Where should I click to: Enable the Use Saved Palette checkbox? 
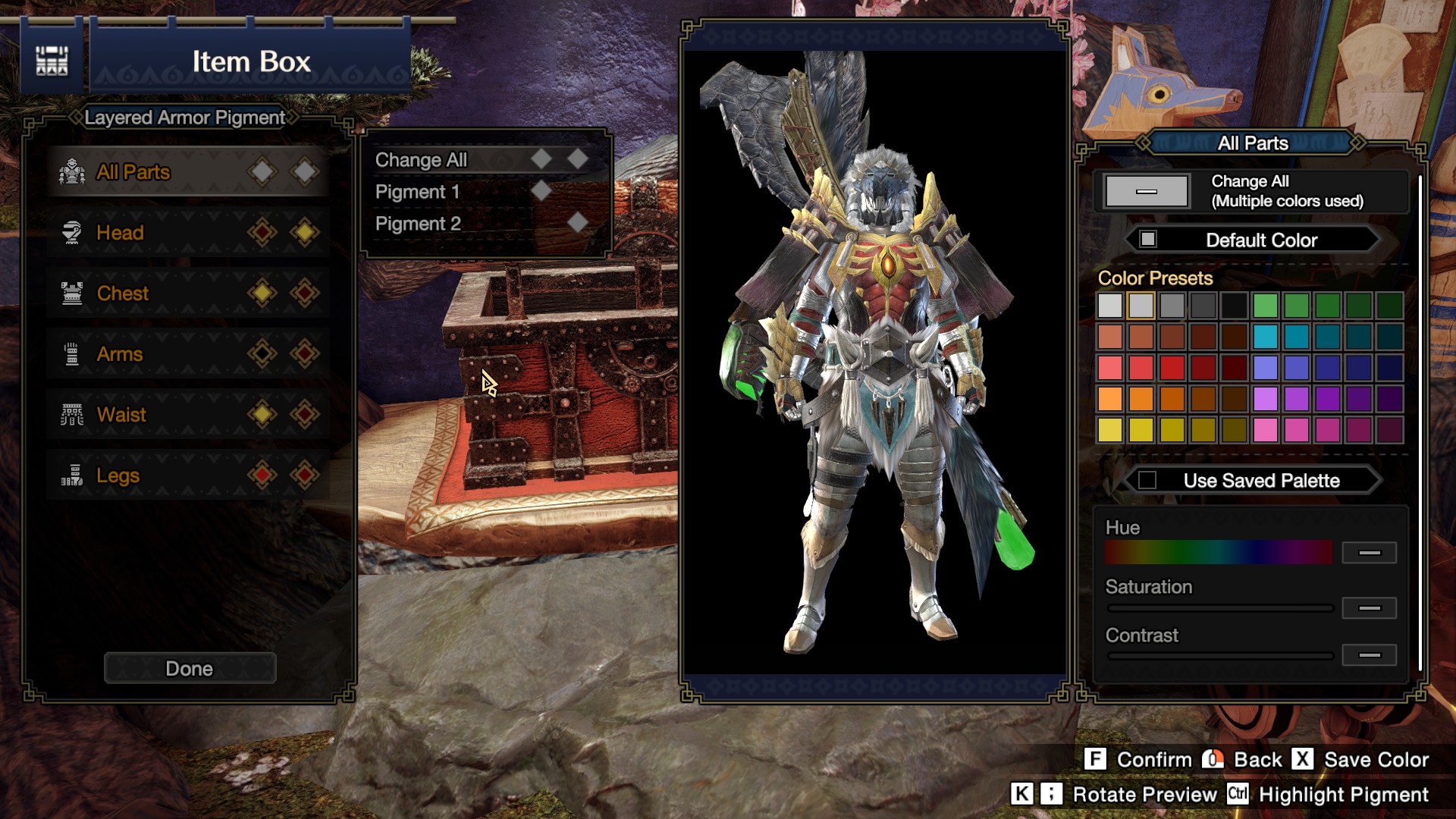pyautogui.click(x=1147, y=480)
